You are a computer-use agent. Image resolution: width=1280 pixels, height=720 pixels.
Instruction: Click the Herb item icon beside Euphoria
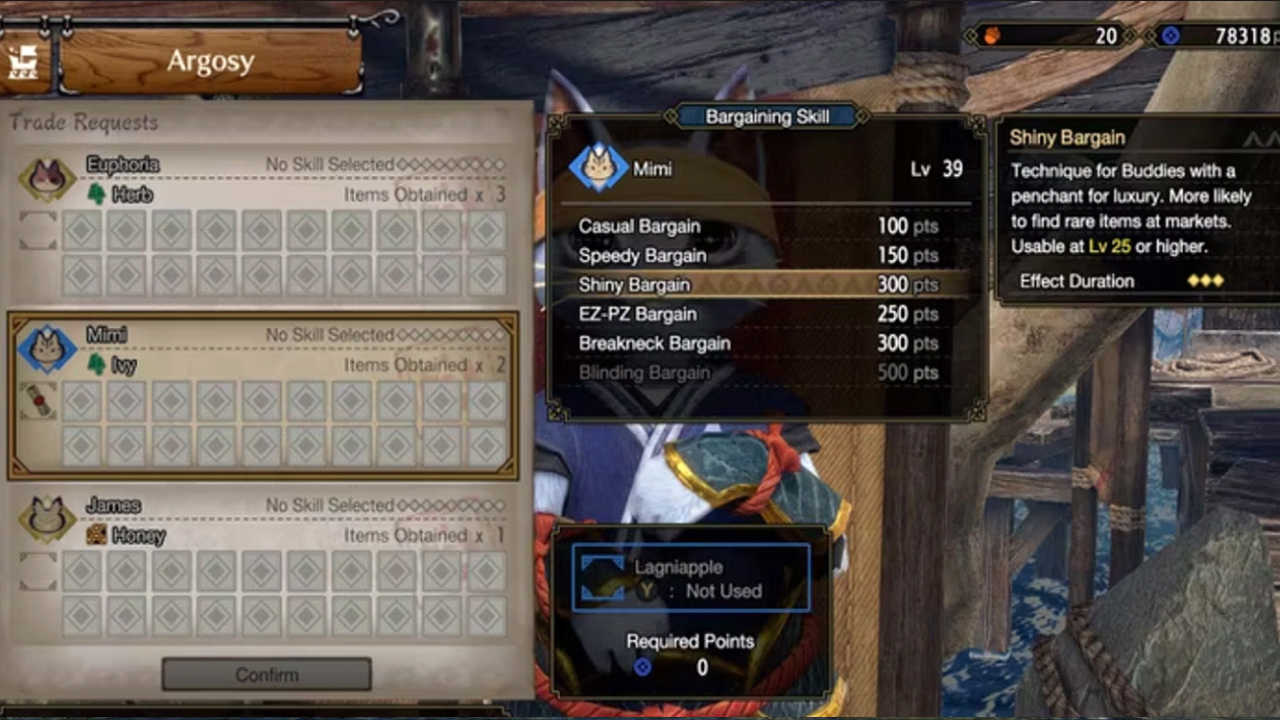coord(96,194)
